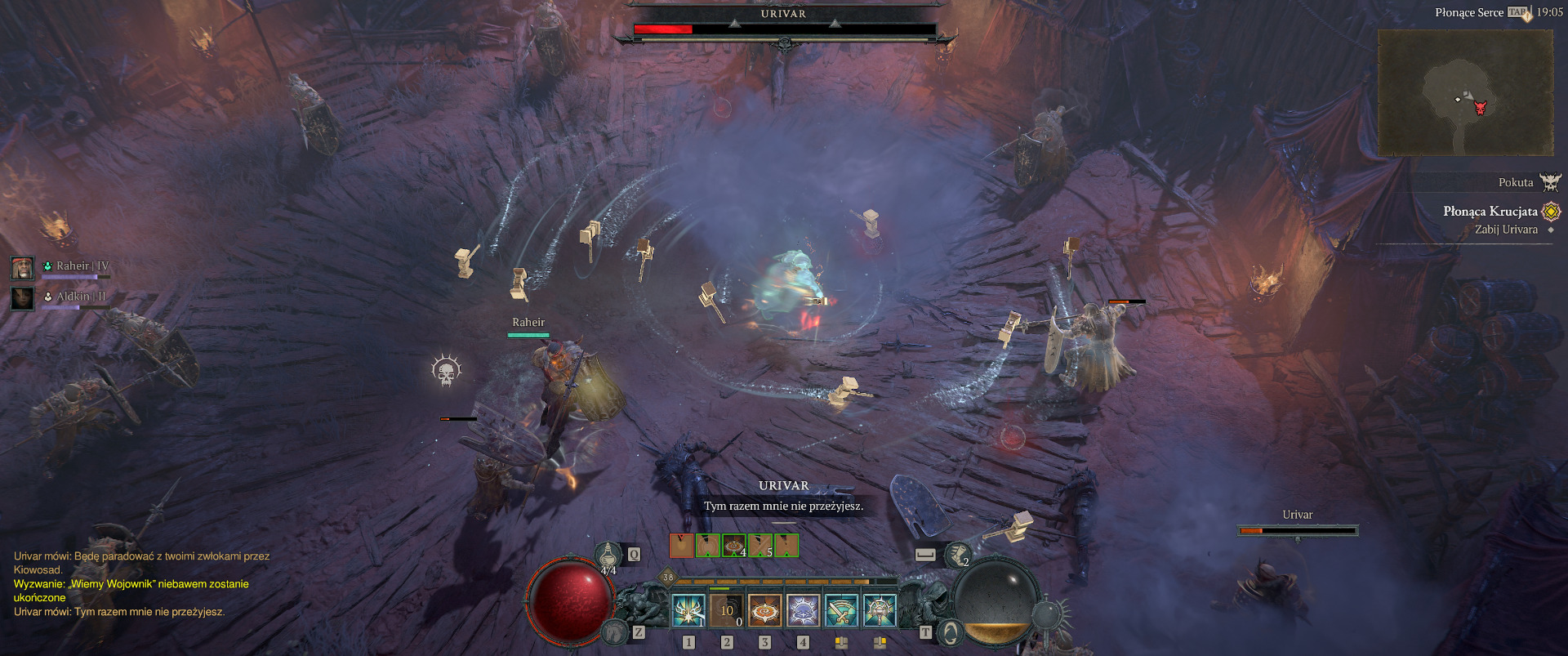Open the town portal swirl icon
Screen dimensions: 1568x656
[951, 632]
